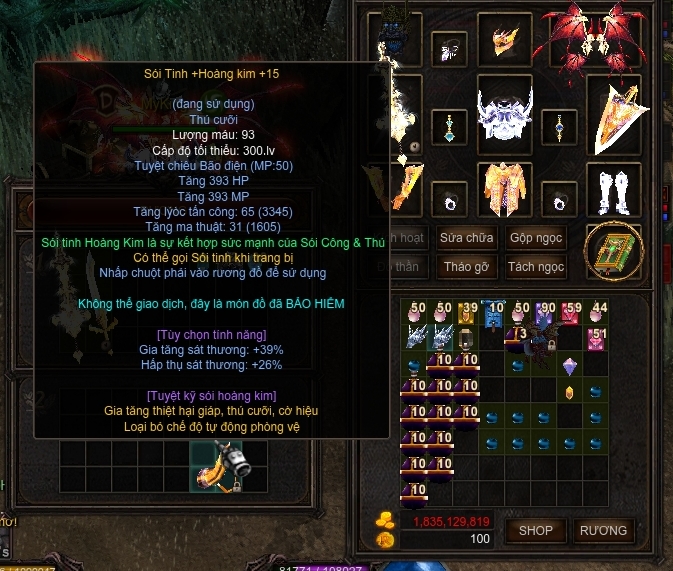The image size is (673, 571).
Task: Click the Sửa chữa repair button
Action: click(466, 238)
